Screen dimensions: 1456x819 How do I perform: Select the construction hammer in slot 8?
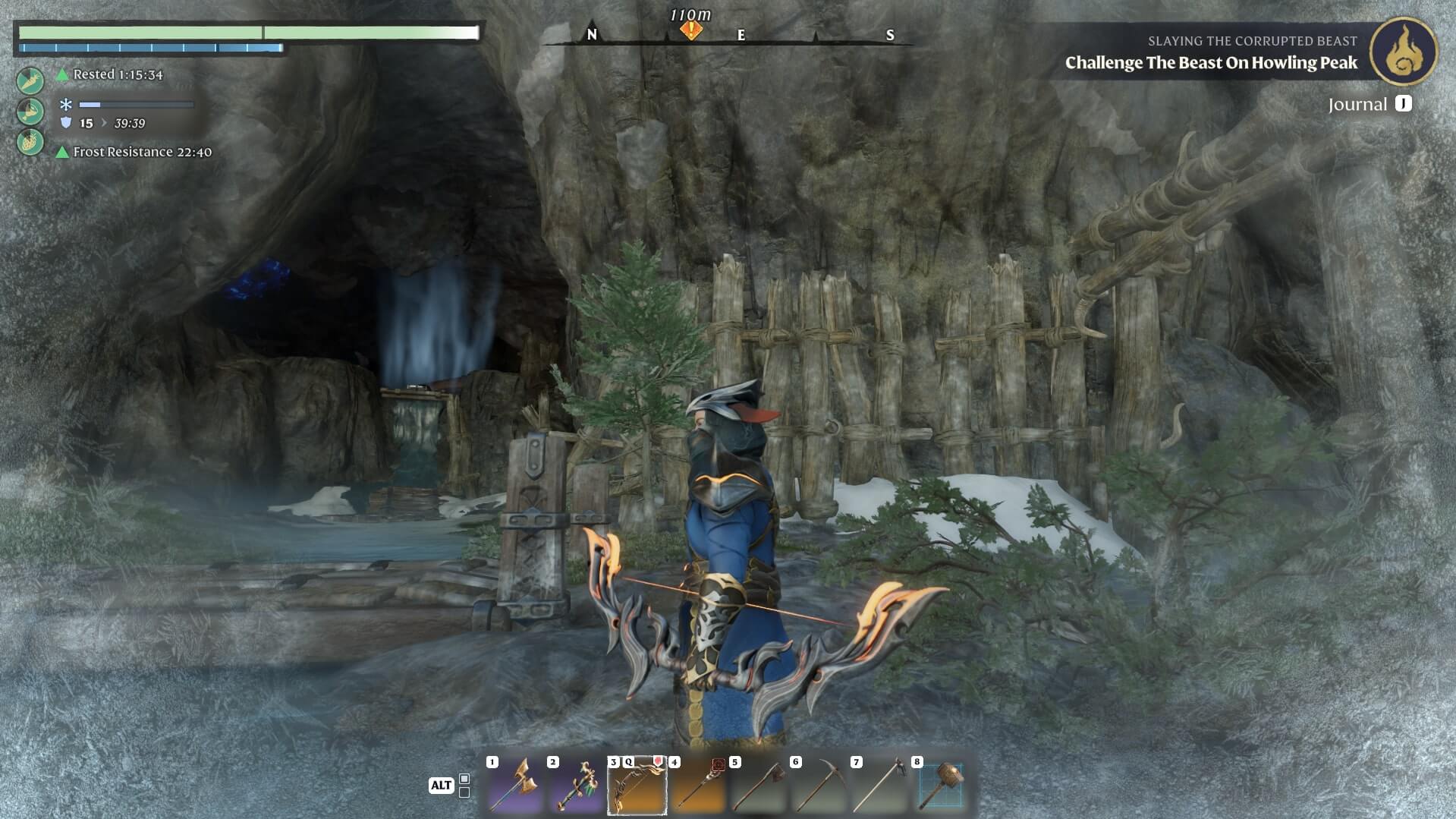click(941, 786)
